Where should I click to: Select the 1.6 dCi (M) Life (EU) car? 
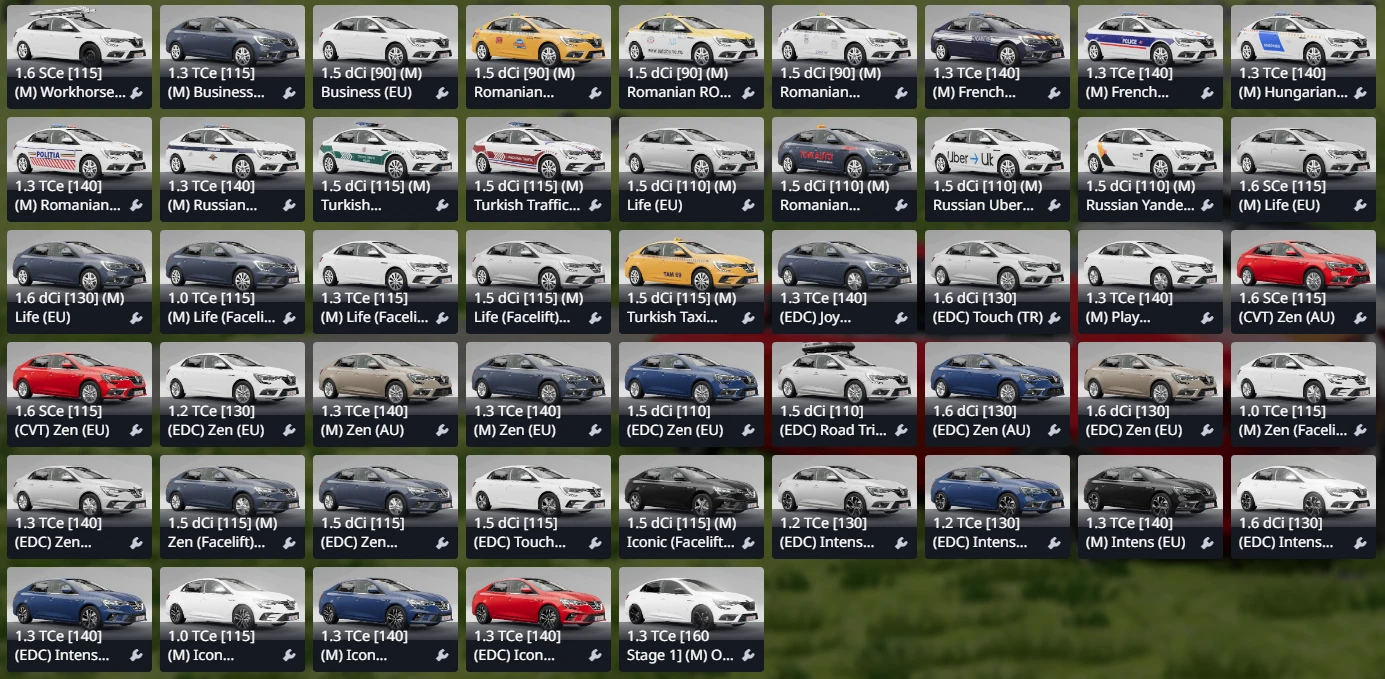[x=79, y=281]
